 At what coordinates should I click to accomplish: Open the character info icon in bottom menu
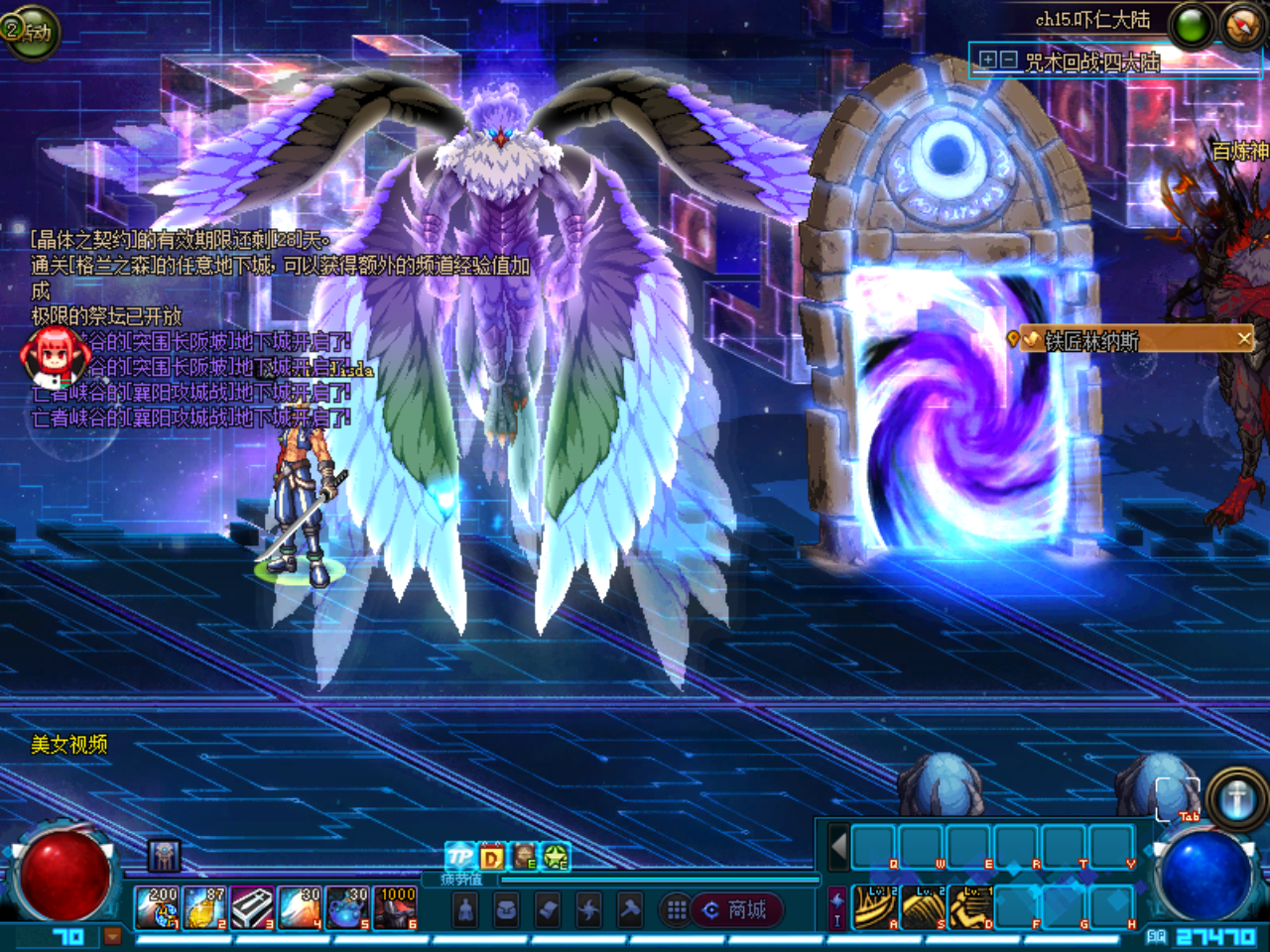[x=465, y=910]
